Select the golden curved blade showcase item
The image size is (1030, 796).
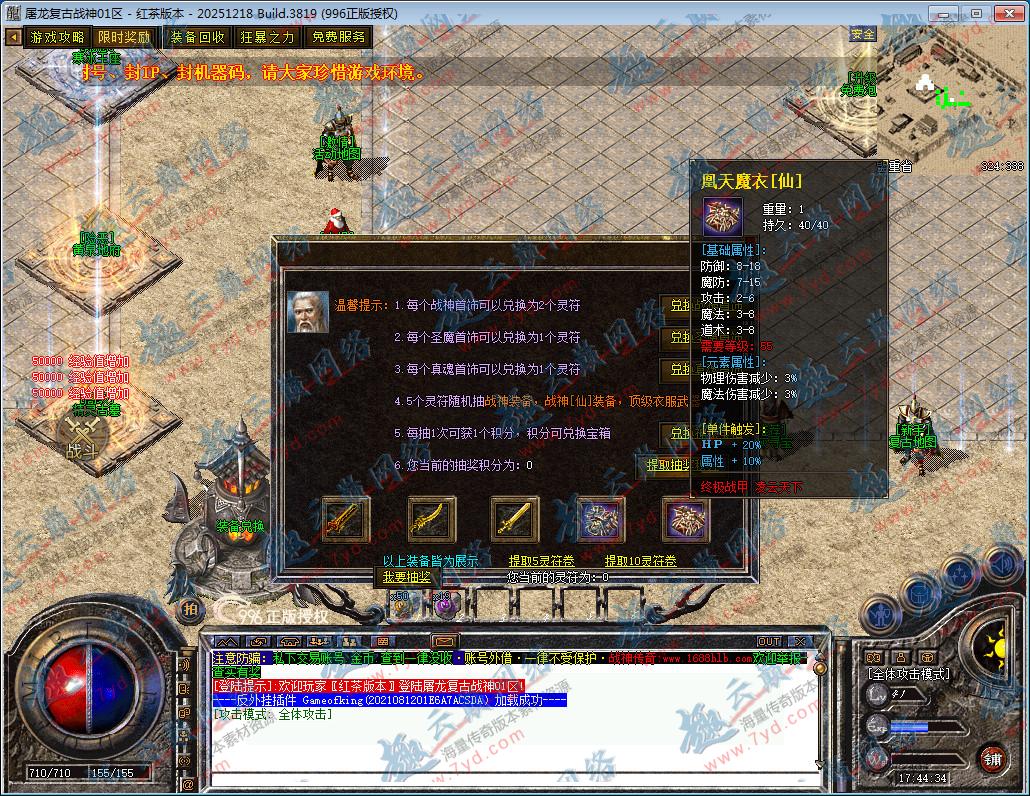pyautogui.click(x=432, y=519)
